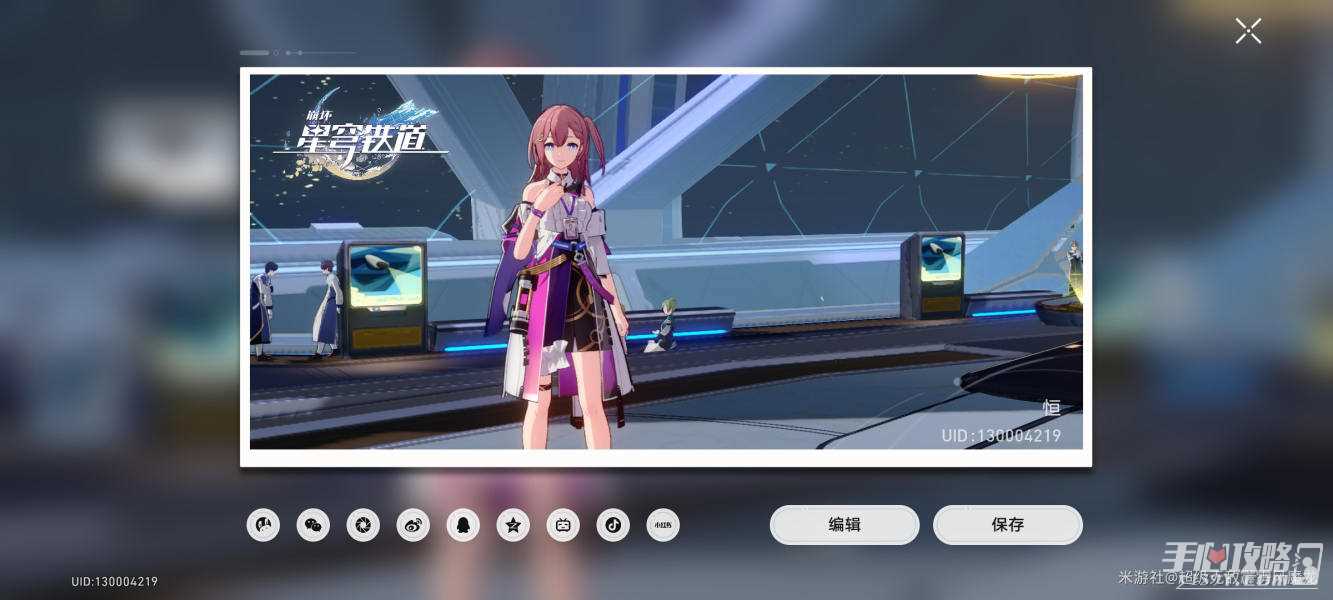Share via the WeChat Moments aperture icon
The image size is (1333, 600).
pos(363,525)
